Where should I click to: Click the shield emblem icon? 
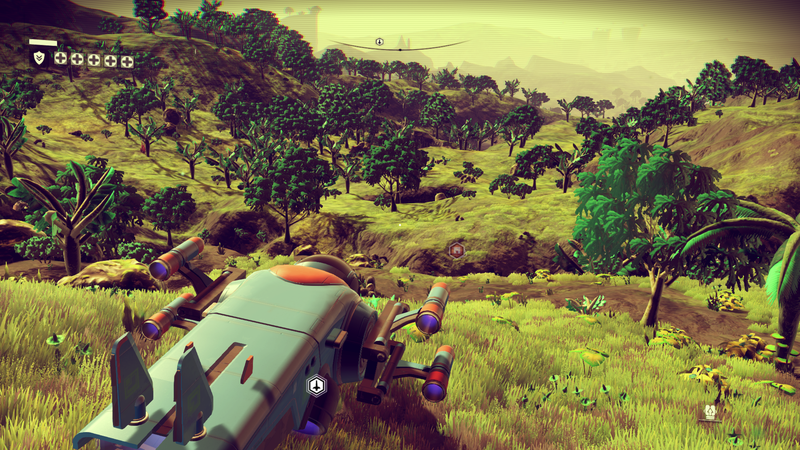39,59
